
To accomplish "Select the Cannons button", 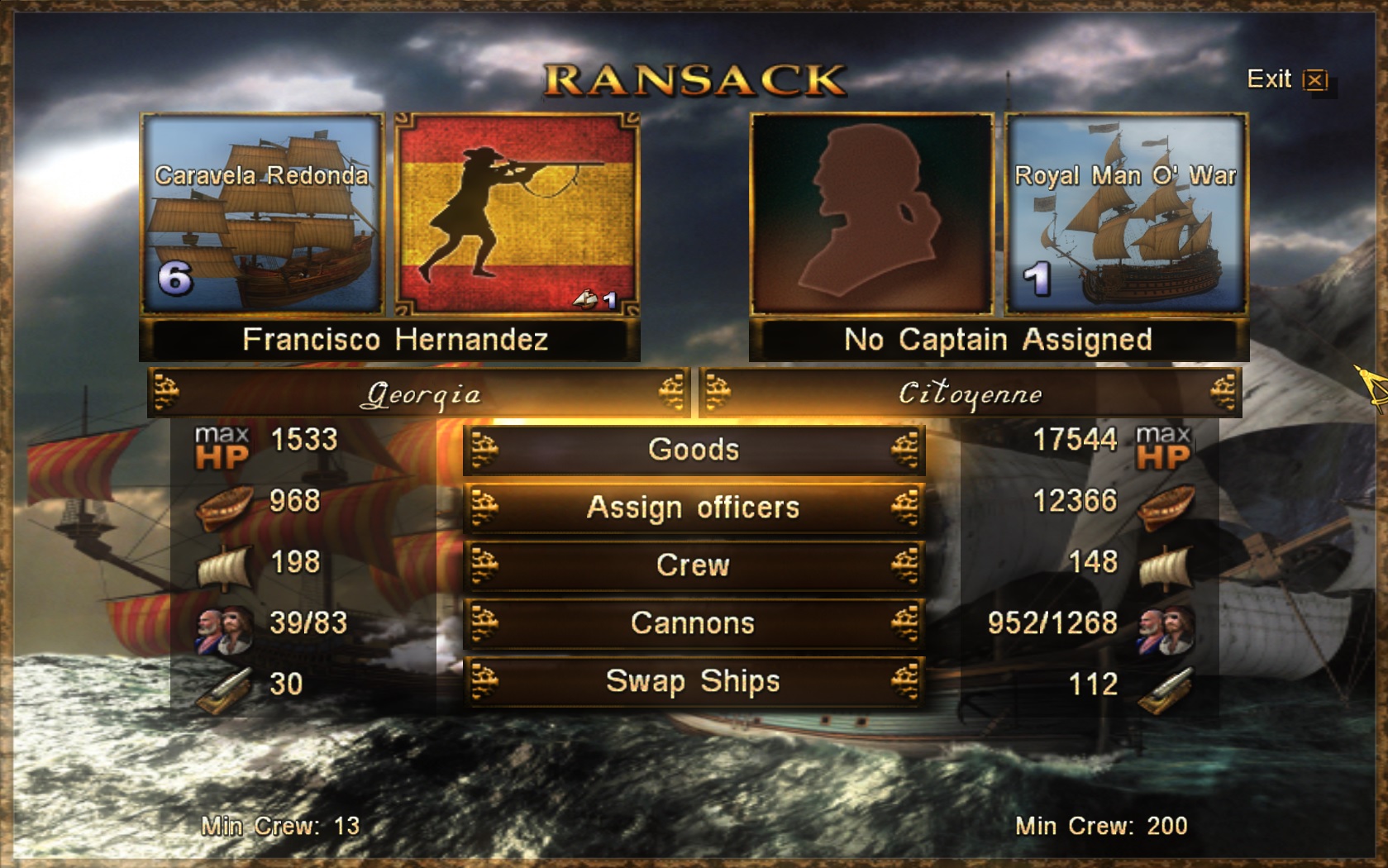I will pyautogui.click(x=693, y=623).
